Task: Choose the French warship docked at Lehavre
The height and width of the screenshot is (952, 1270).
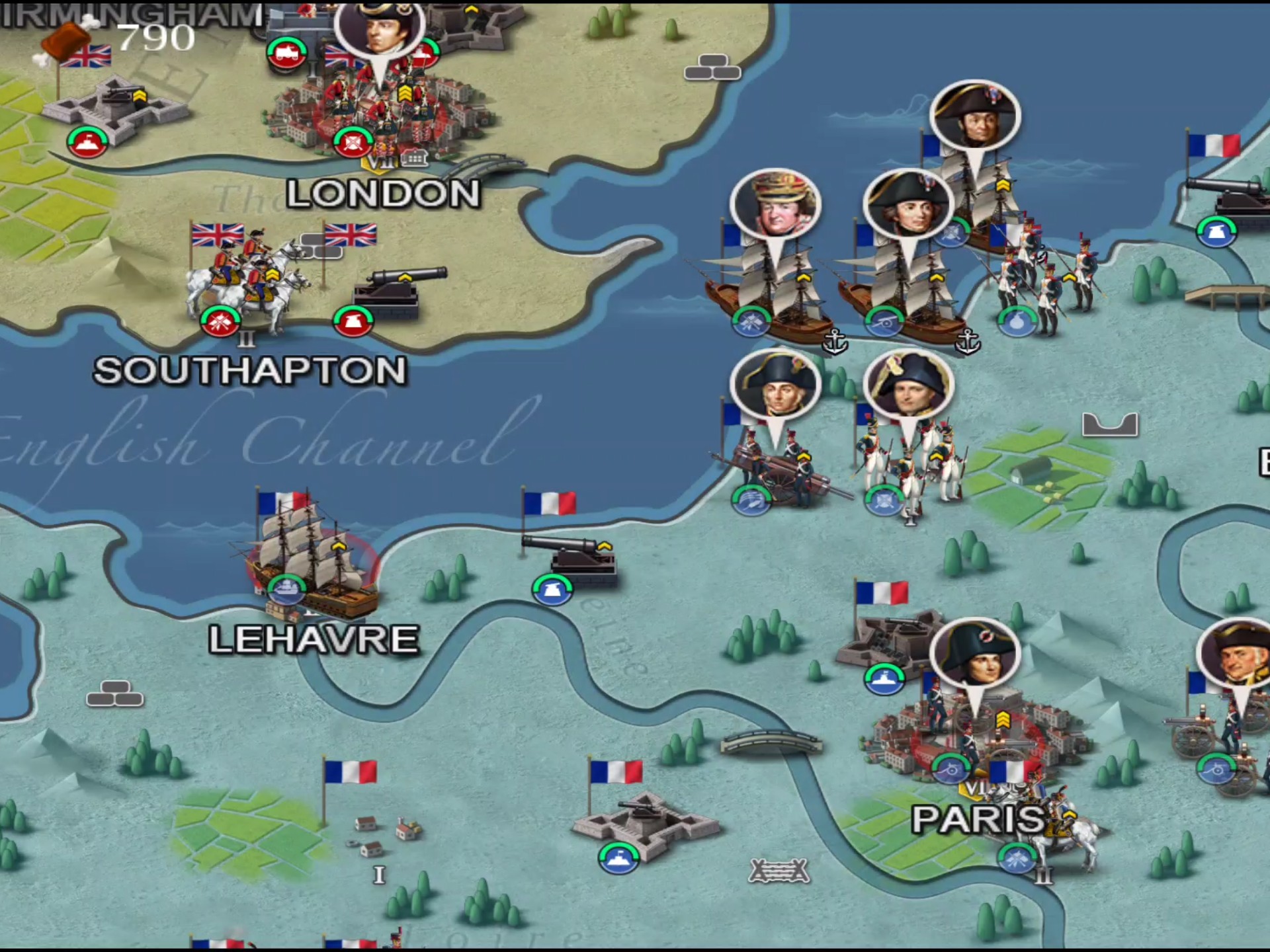Action: point(311,562)
